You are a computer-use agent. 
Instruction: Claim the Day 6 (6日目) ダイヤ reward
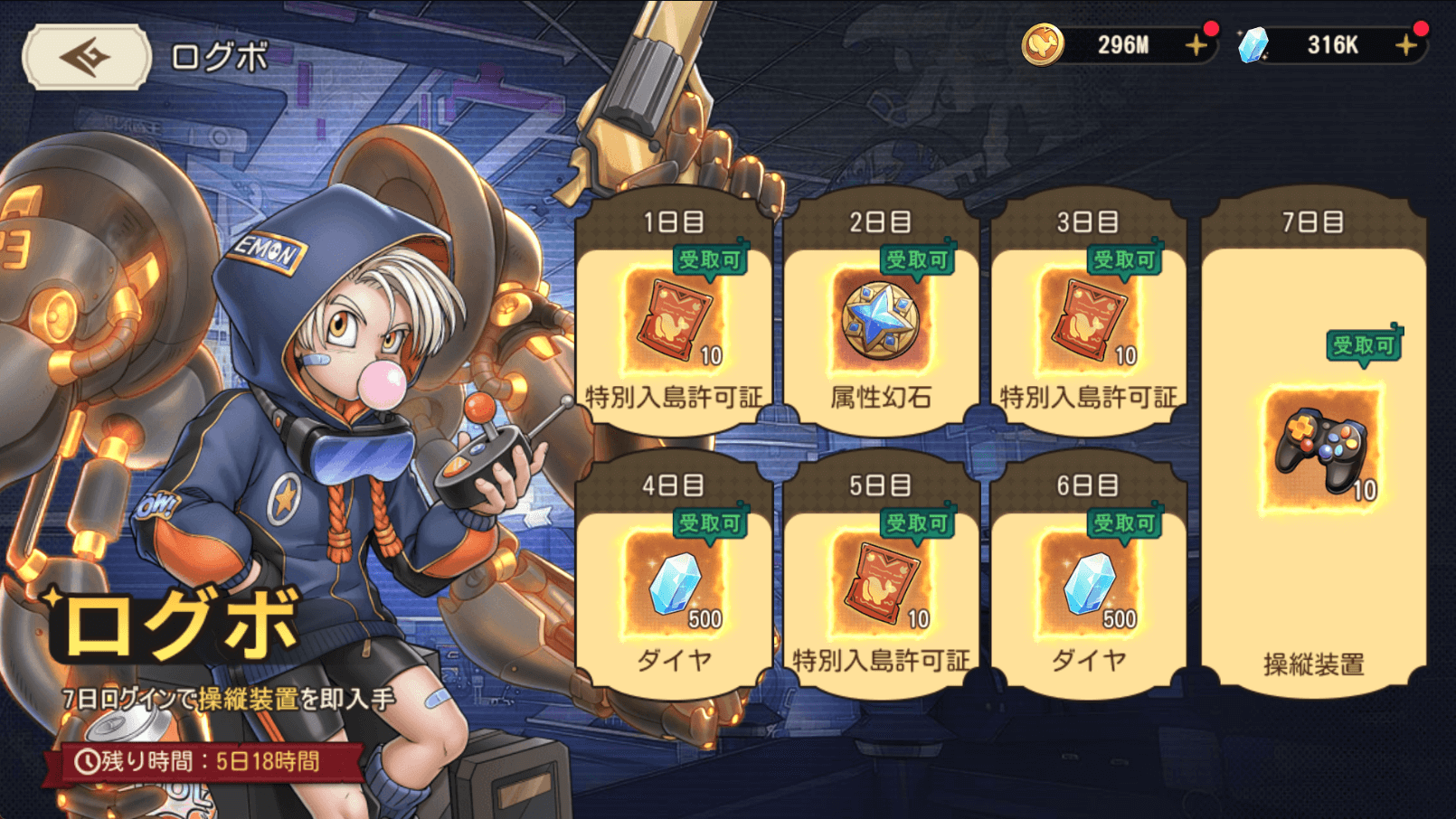tap(1088, 584)
